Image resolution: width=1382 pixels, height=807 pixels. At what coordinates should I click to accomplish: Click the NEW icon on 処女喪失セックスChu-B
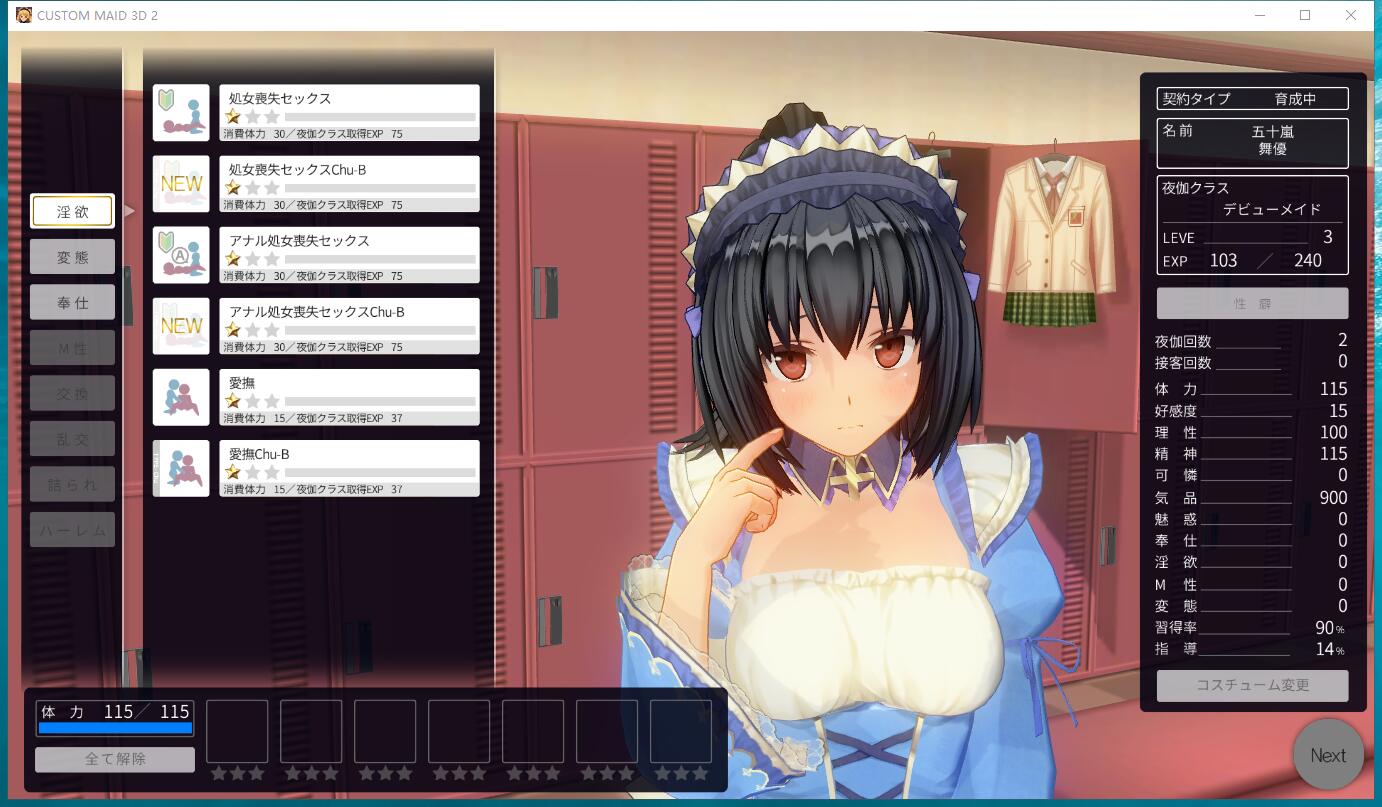click(x=181, y=183)
